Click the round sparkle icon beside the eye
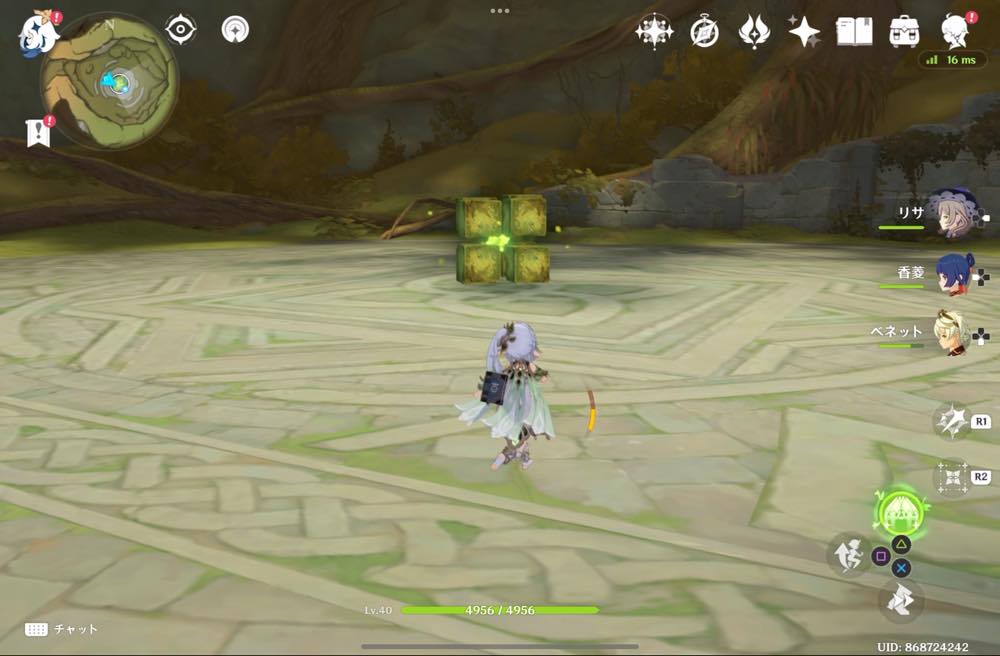Viewport: 1000px width, 656px height. (235, 29)
